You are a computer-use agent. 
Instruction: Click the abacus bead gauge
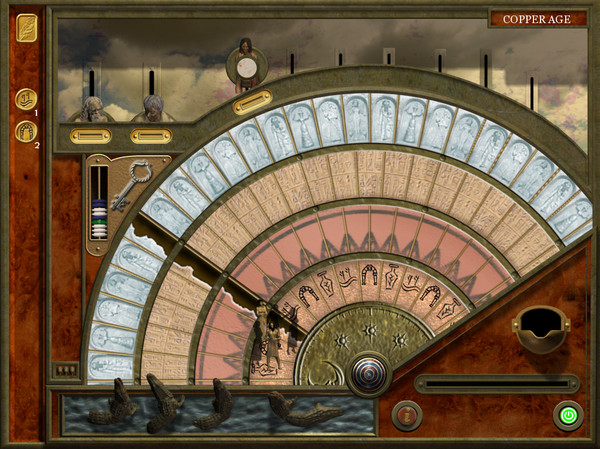[98, 203]
